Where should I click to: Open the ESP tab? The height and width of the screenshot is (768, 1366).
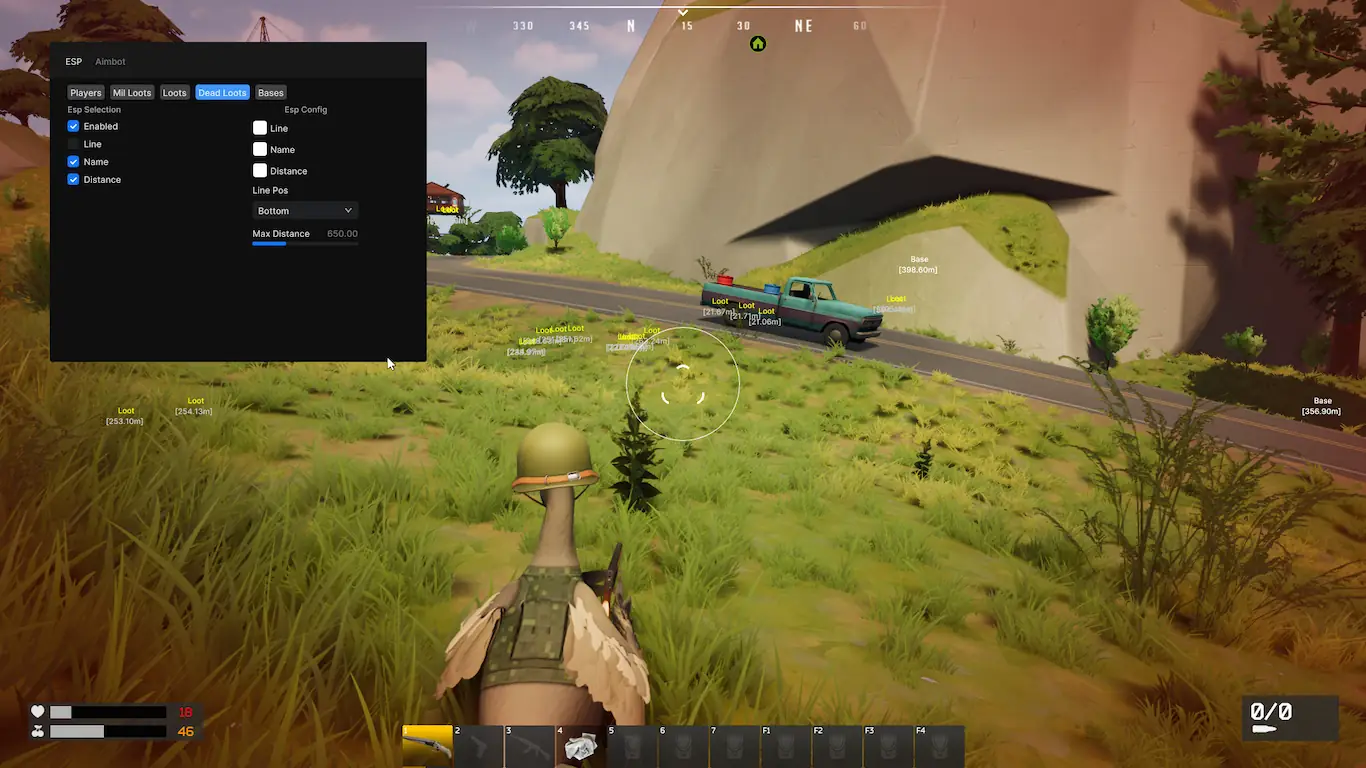74,62
